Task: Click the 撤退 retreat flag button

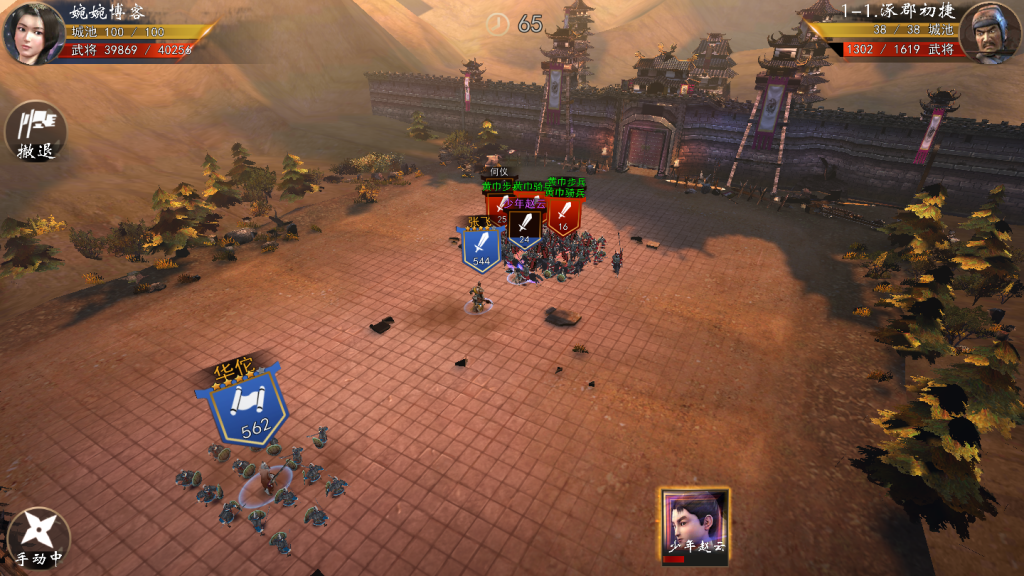Action: click(35, 131)
